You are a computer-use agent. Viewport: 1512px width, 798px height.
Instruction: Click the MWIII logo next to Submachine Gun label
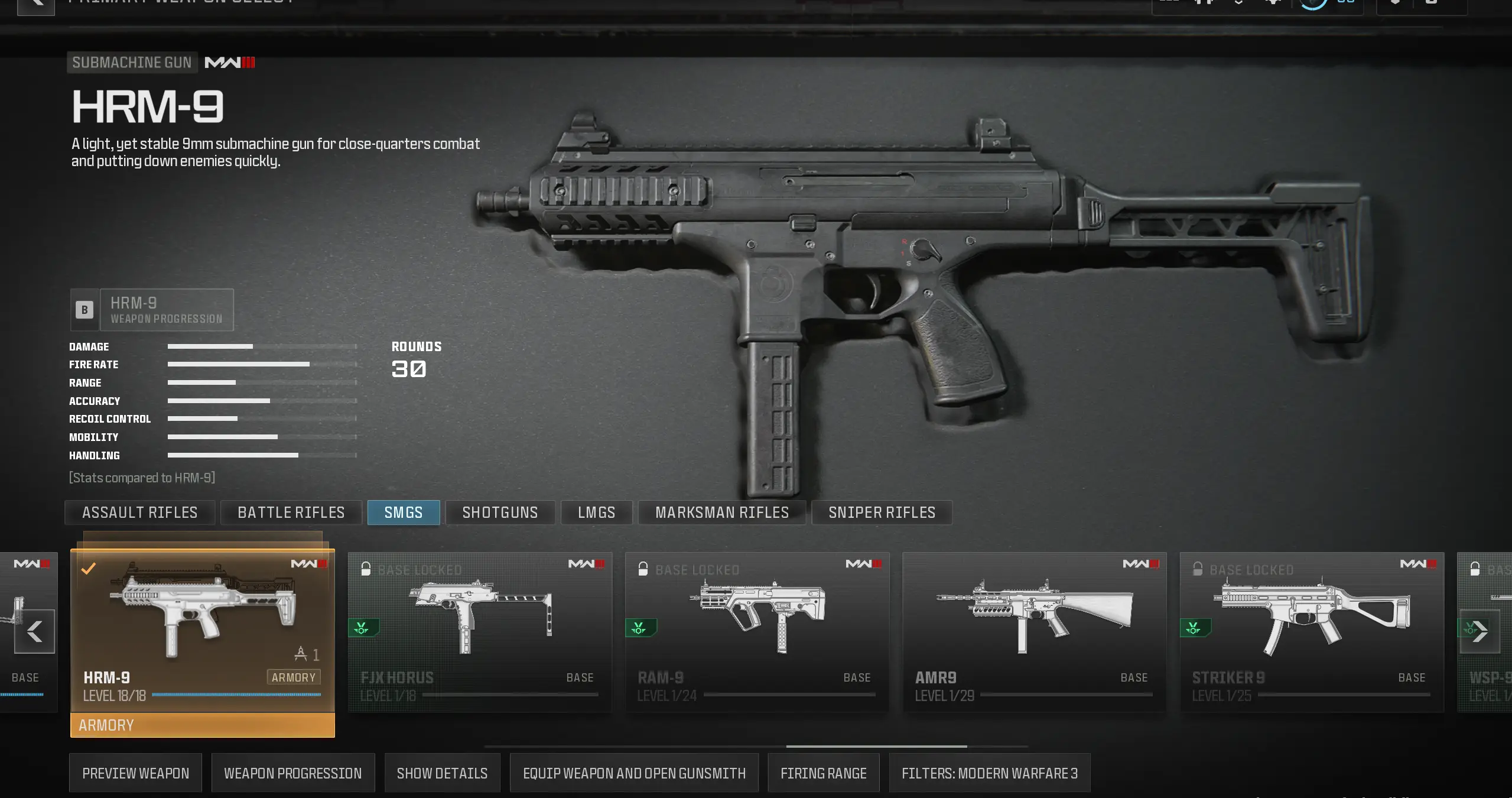[229, 62]
